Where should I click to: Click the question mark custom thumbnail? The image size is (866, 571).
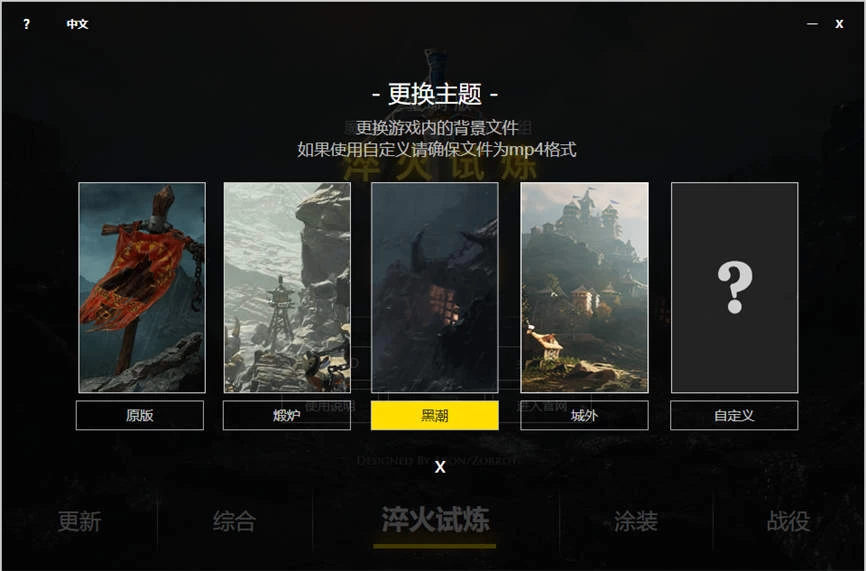click(x=734, y=287)
